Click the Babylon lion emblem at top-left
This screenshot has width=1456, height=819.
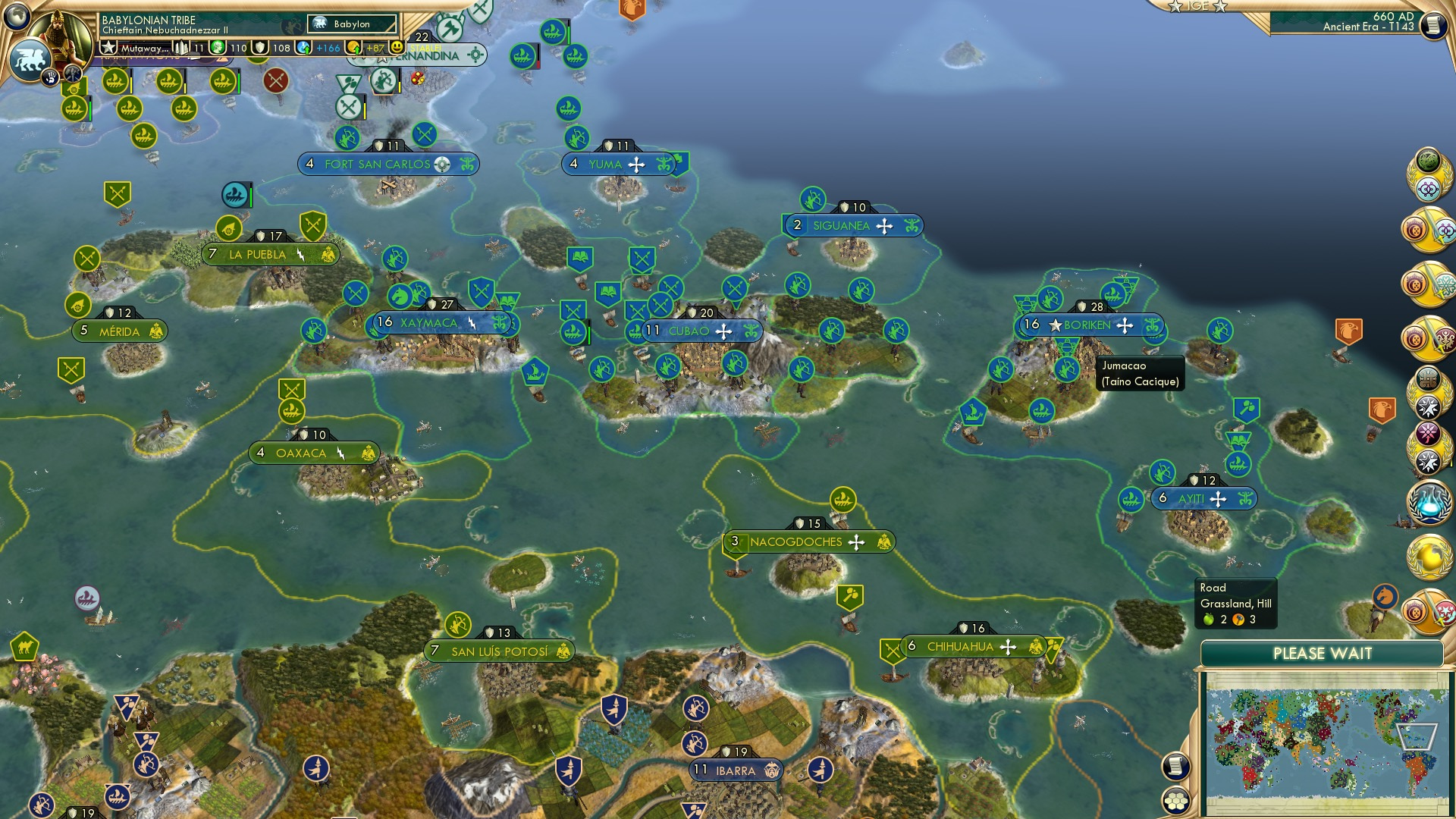30,55
